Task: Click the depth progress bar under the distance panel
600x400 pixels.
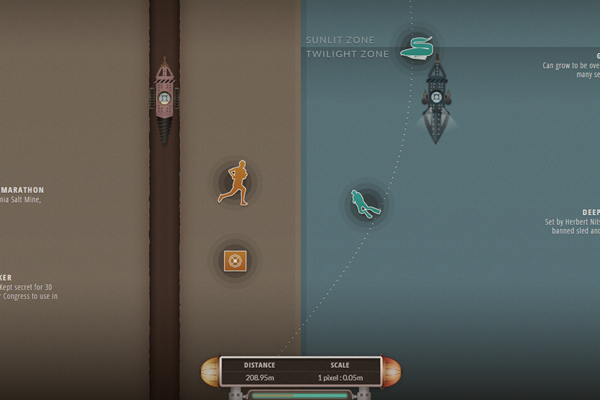Action: point(300,395)
